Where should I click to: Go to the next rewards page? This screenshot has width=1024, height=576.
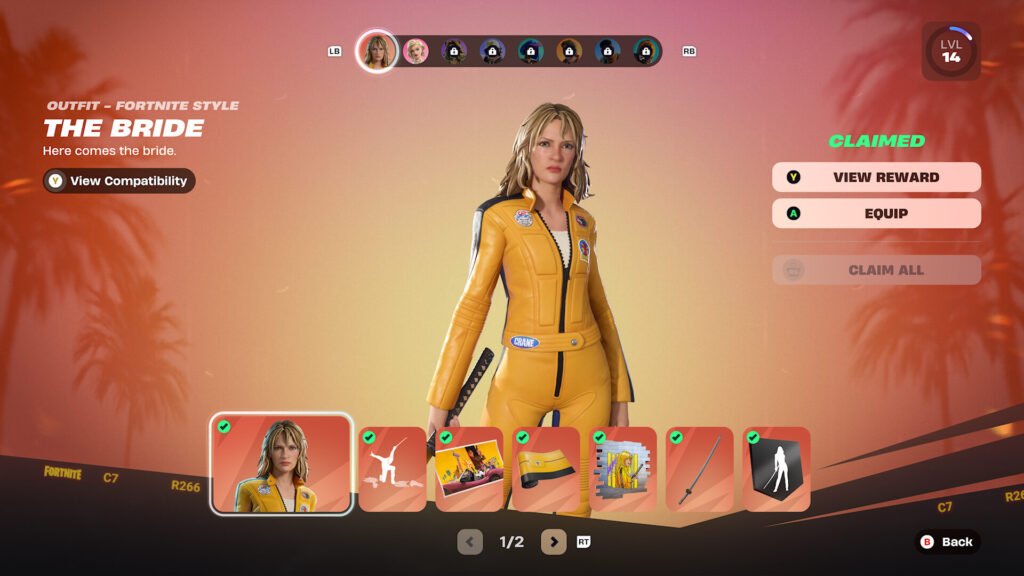(x=554, y=542)
